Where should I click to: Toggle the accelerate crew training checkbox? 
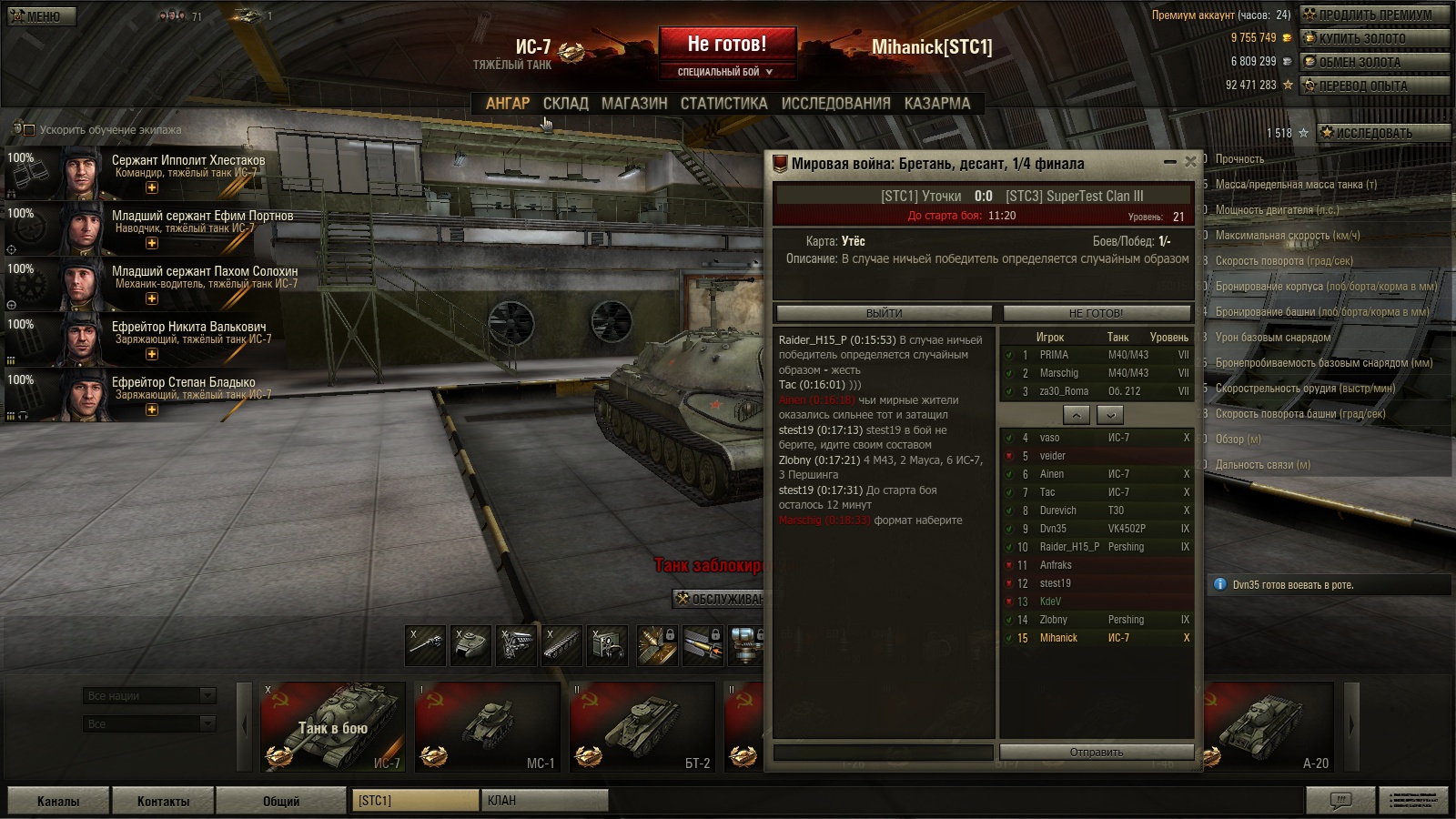click(28, 130)
